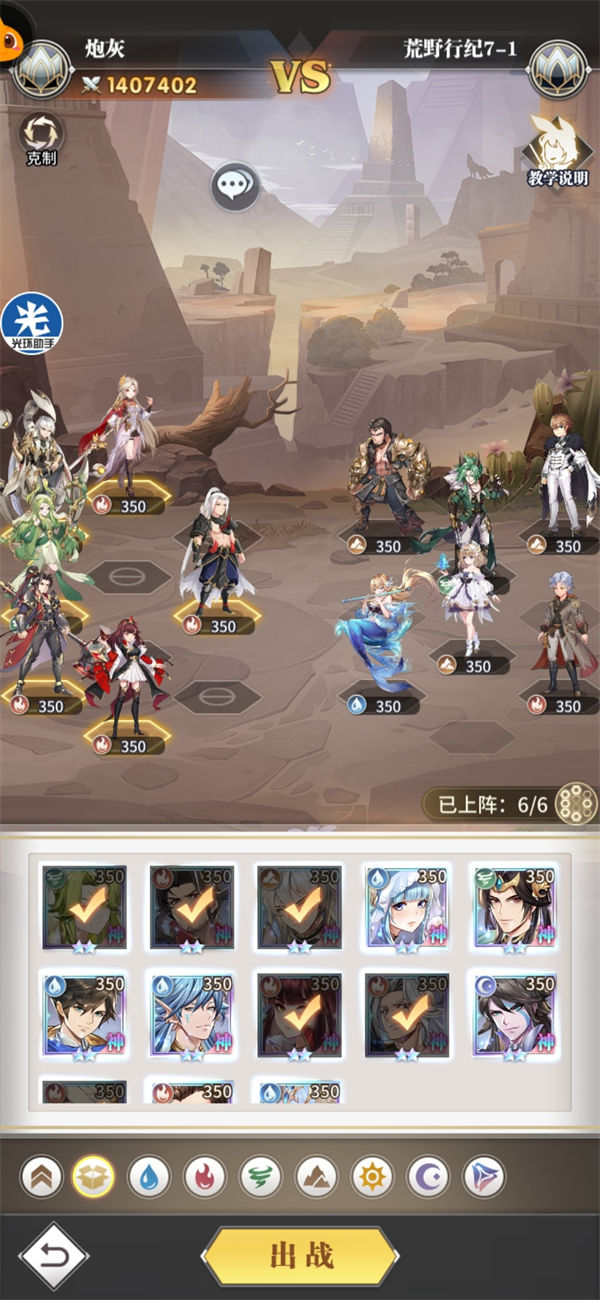This screenshot has width=600, height=1300.
Task: Start the battle with the 出战 button
Action: click(300, 1256)
